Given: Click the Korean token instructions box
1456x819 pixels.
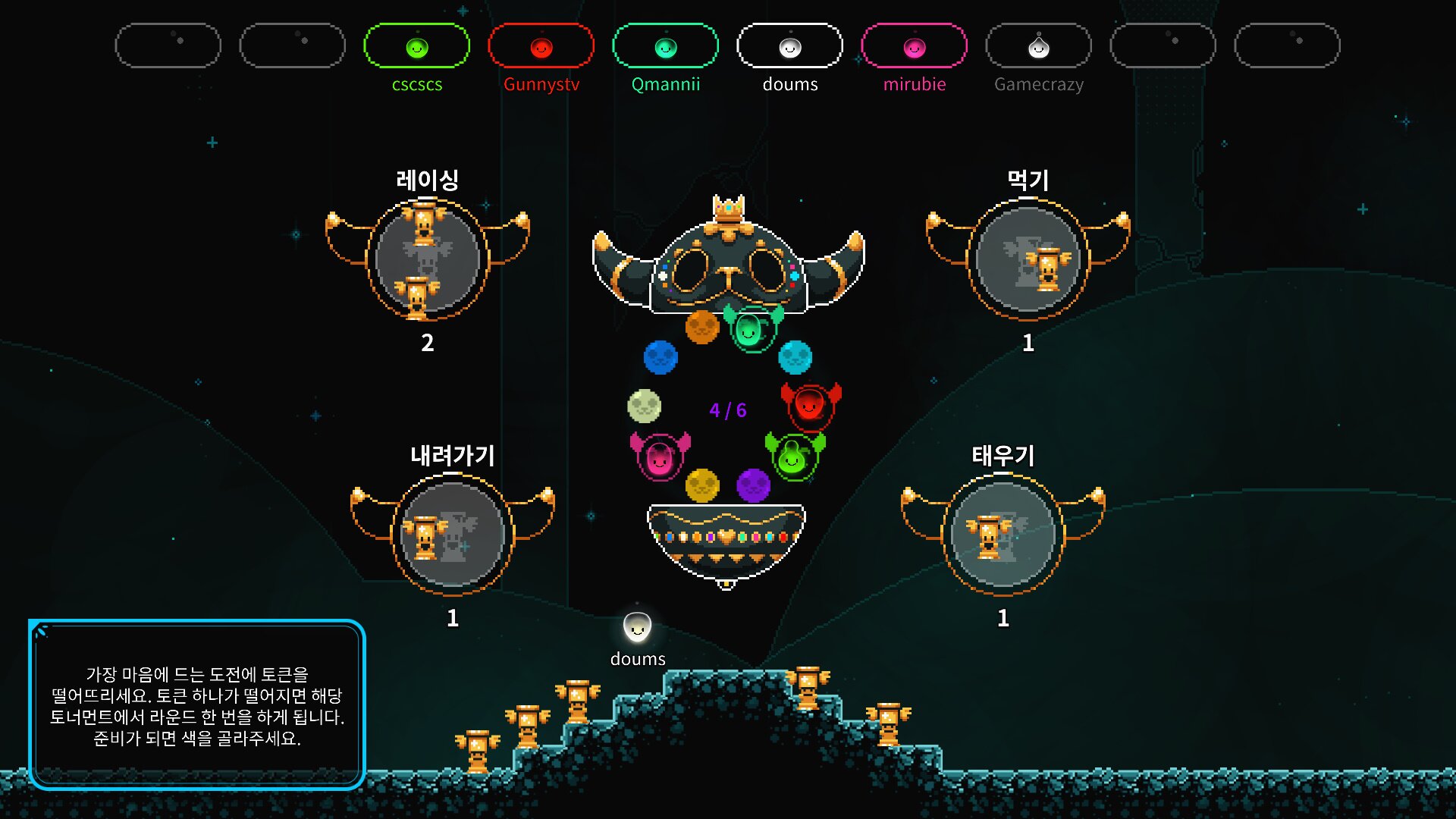Looking at the screenshot, I should click(197, 705).
